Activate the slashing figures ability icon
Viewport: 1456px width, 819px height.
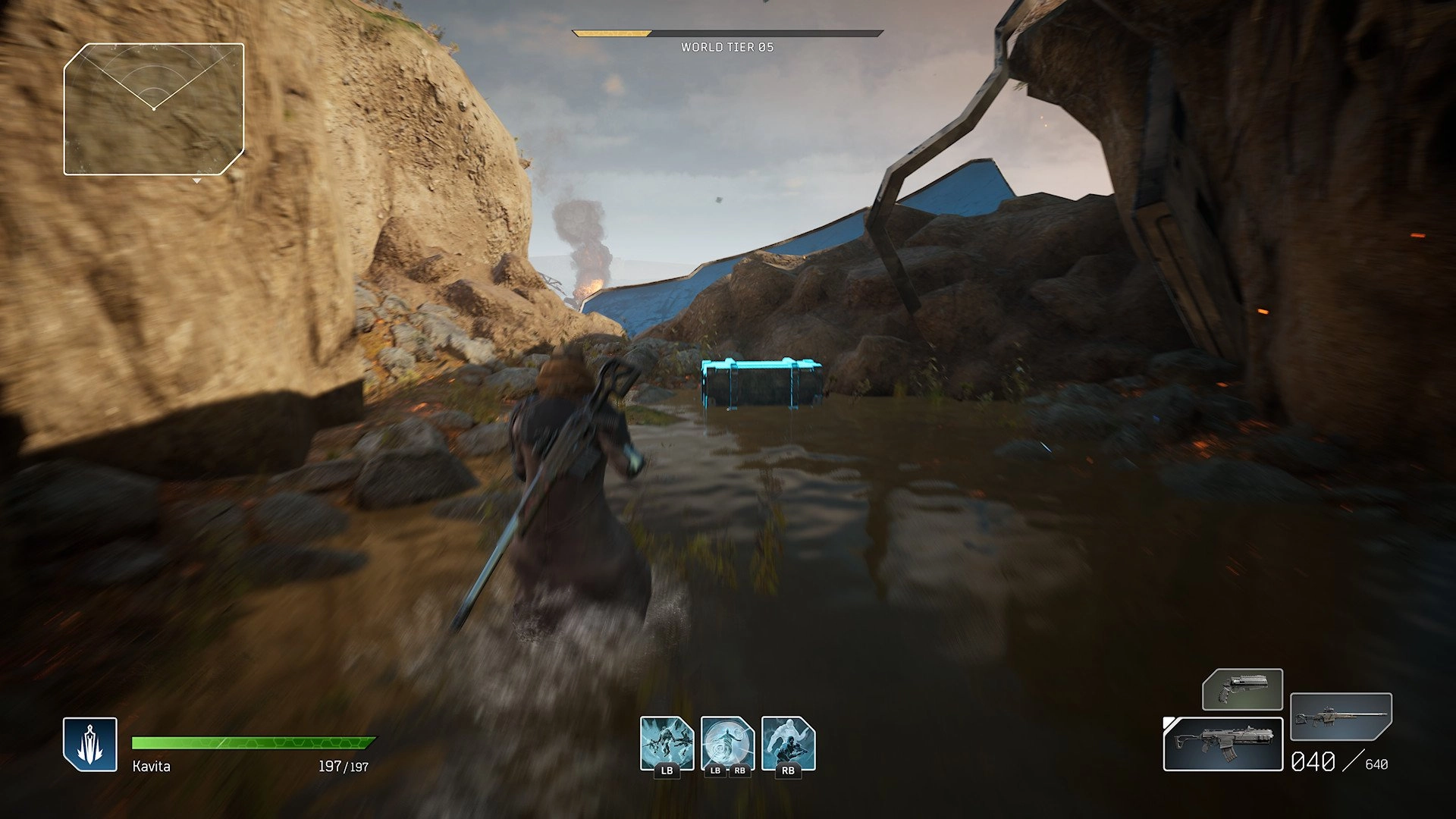(x=667, y=742)
